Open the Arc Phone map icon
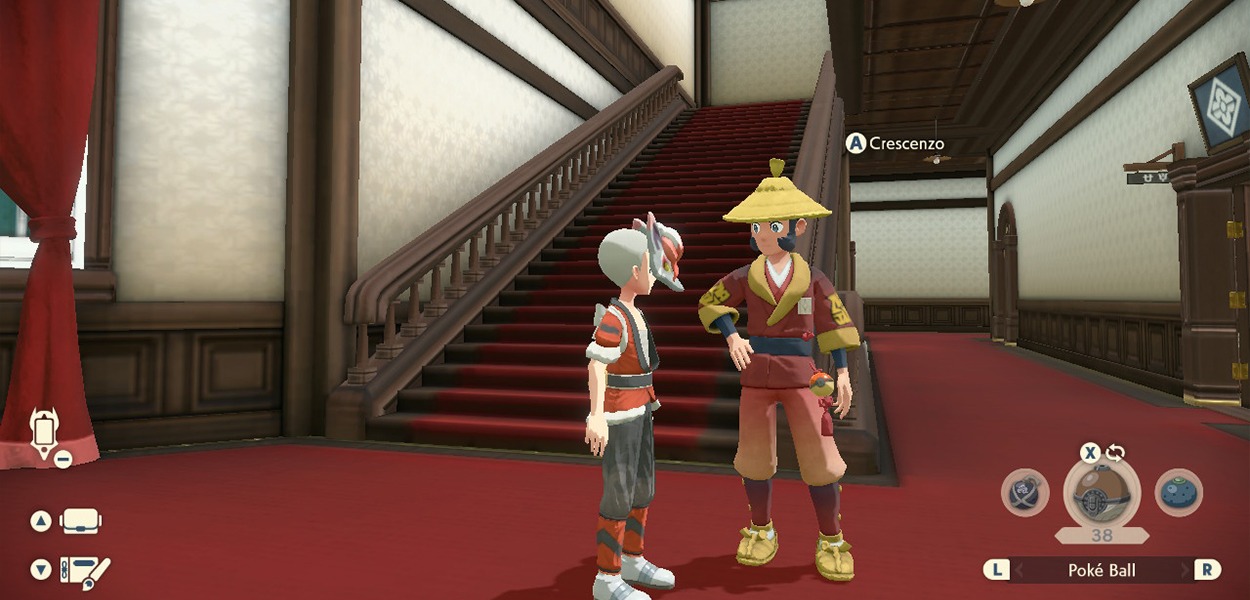Image resolution: width=1250 pixels, height=600 pixels. click(44, 434)
